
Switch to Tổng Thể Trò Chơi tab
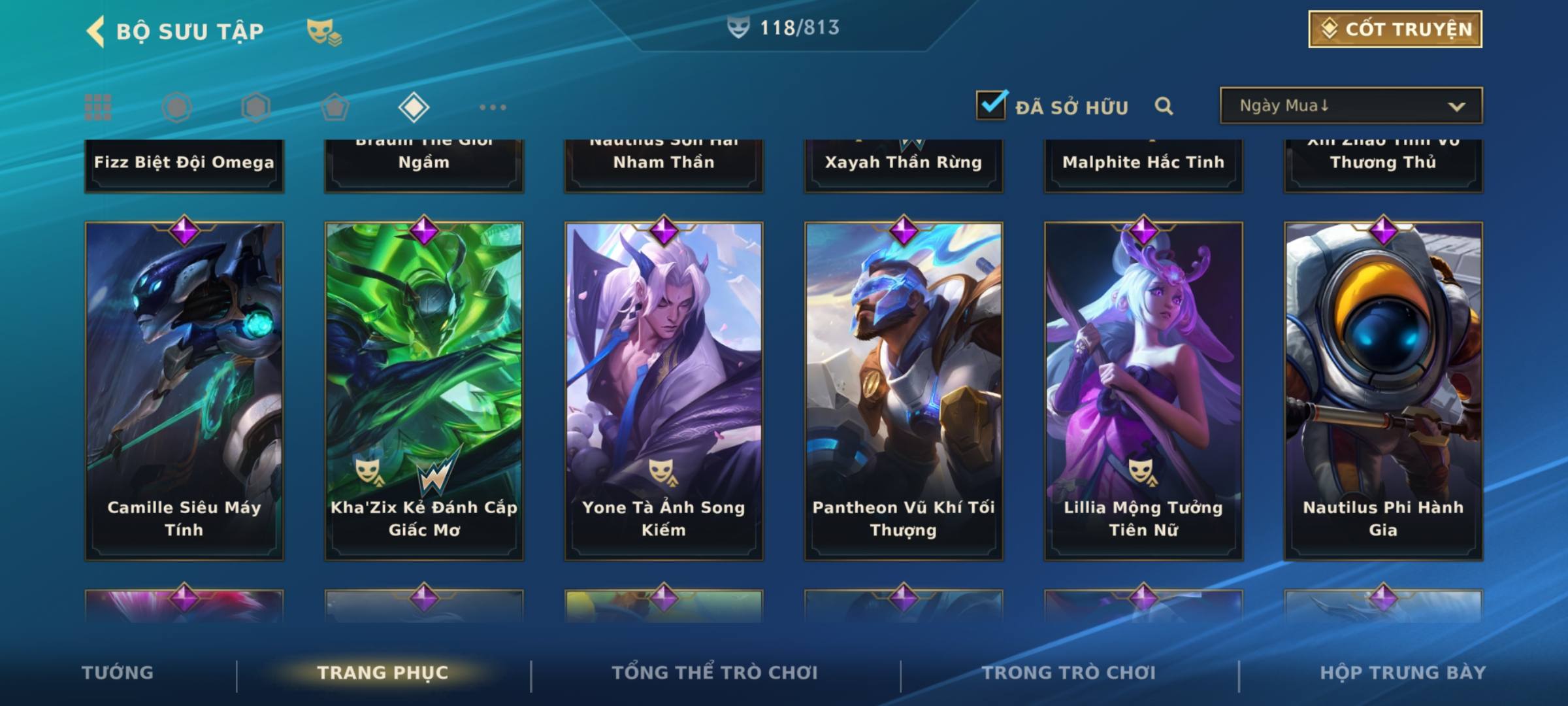[x=715, y=673]
